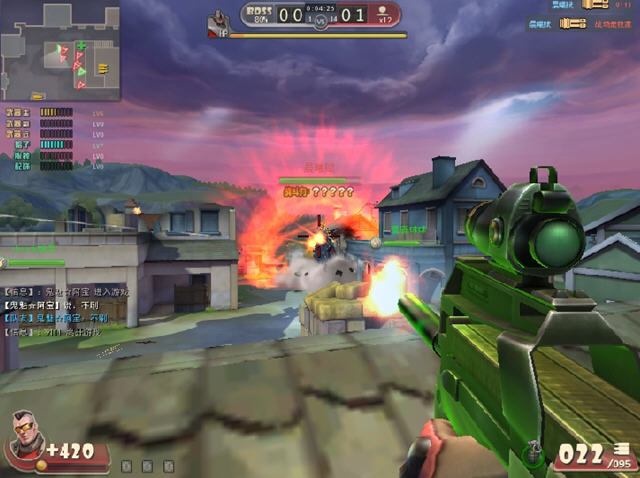Viewport: 640px width, 478px height.
Task: Select the green cross marker on the minimap
Action: (82, 46)
